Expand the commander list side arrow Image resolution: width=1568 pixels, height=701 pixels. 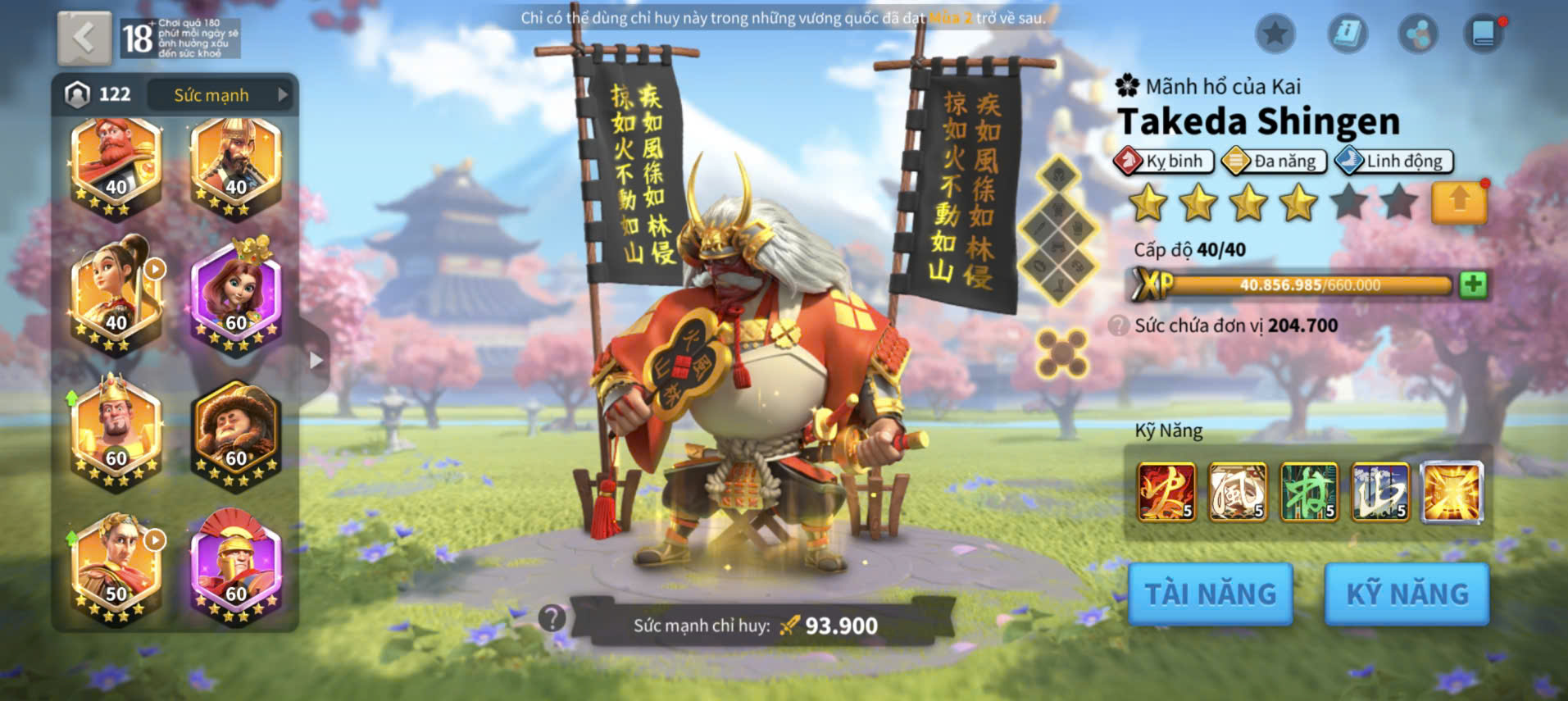[316, 360]
